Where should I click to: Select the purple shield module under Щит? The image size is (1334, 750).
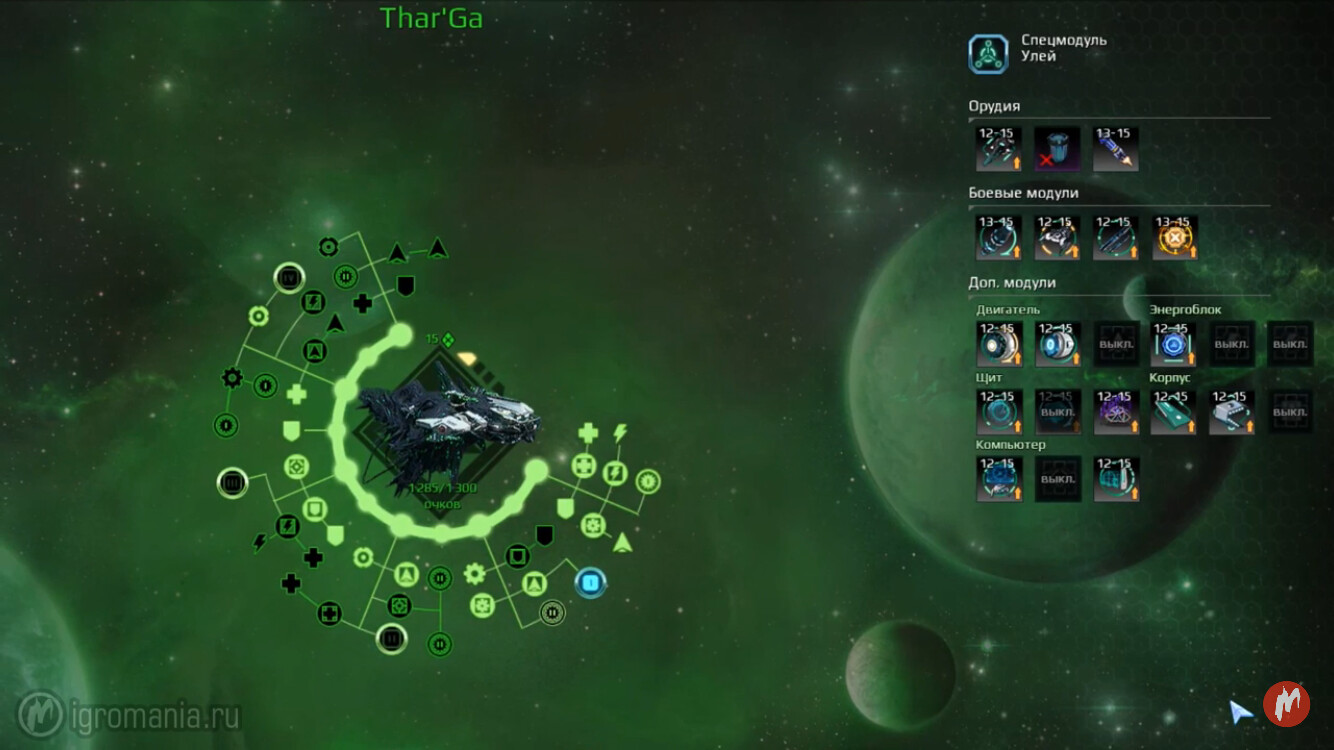(1115, 411)
